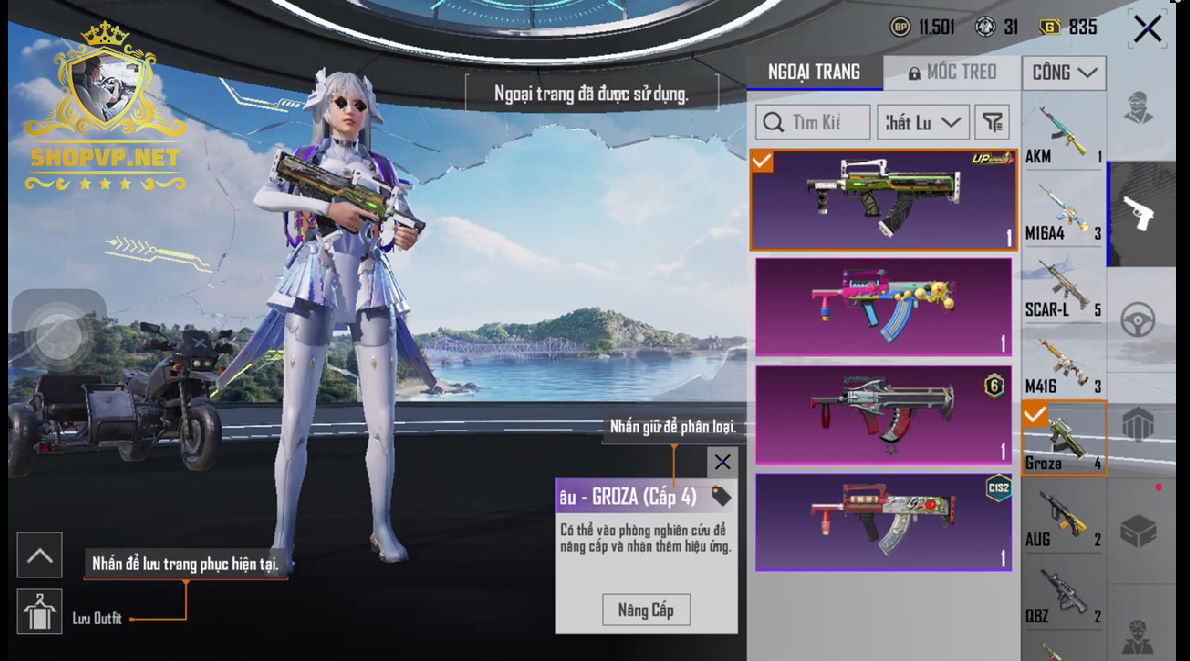Viewport: 1190px width, 661px height.
Task: Open the Công weapon type dropdown
Action: [1064, 72]
